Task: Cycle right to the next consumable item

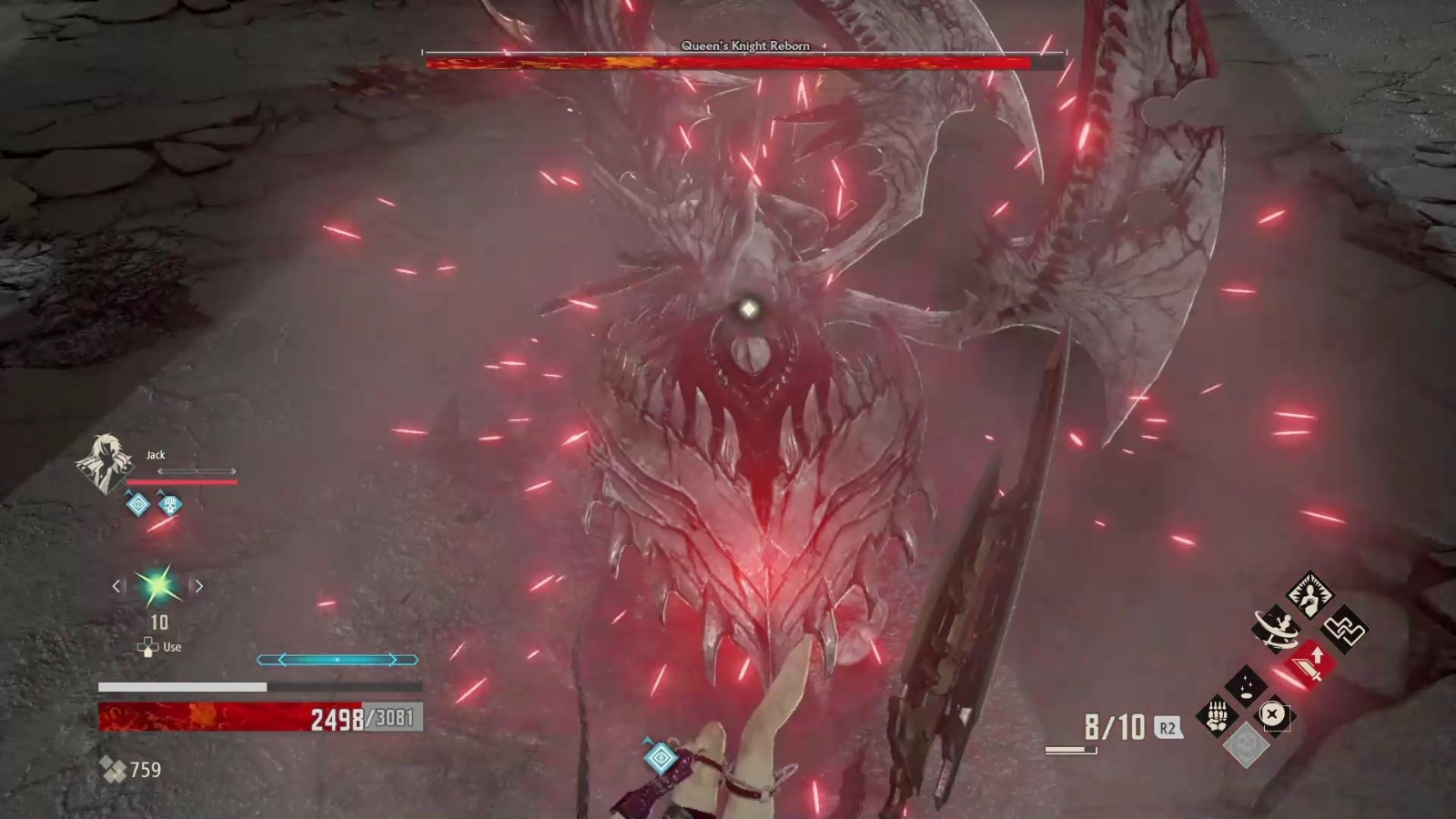Action: pyautogui.click(x=198, y=586)
